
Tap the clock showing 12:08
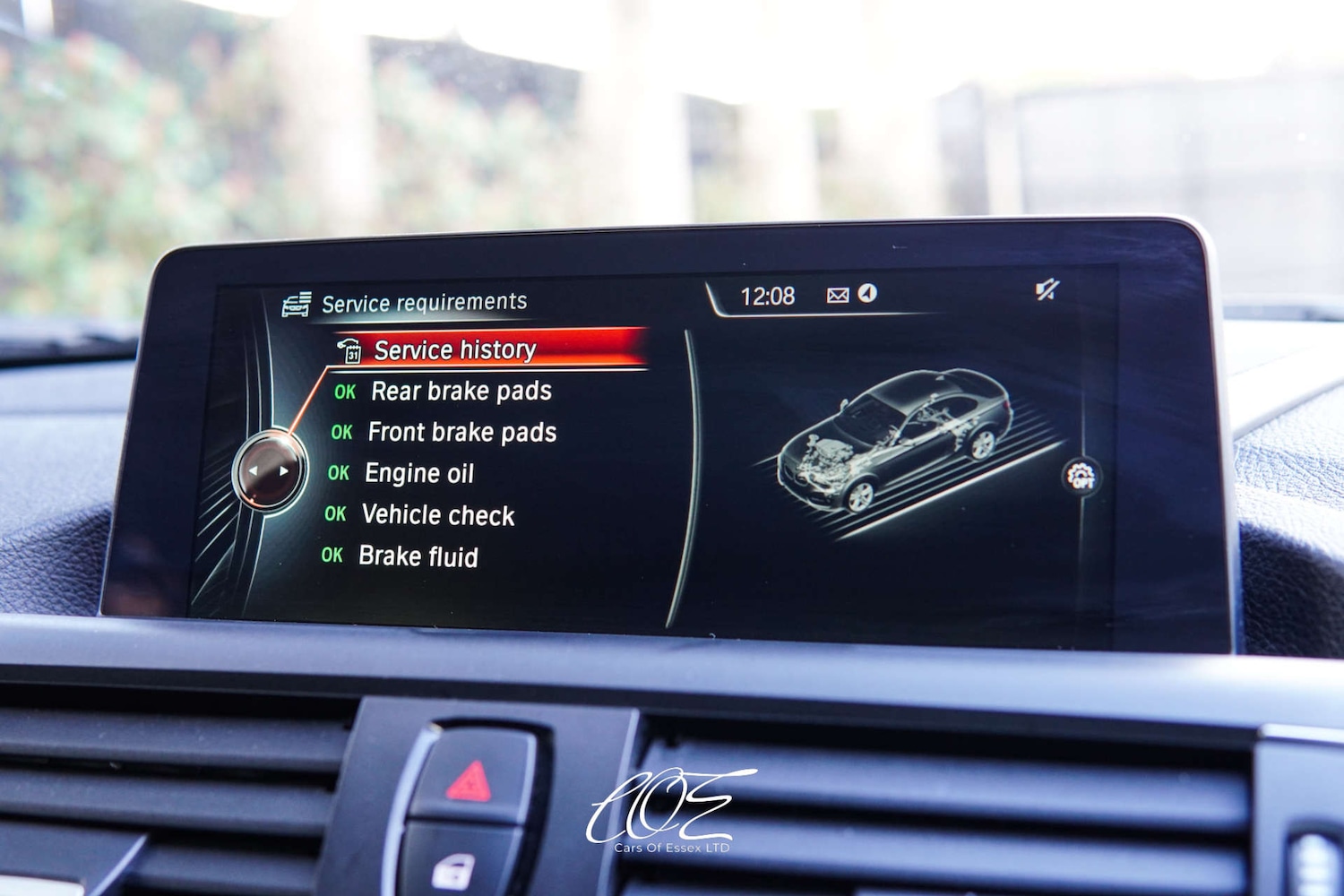coord(769,295)
